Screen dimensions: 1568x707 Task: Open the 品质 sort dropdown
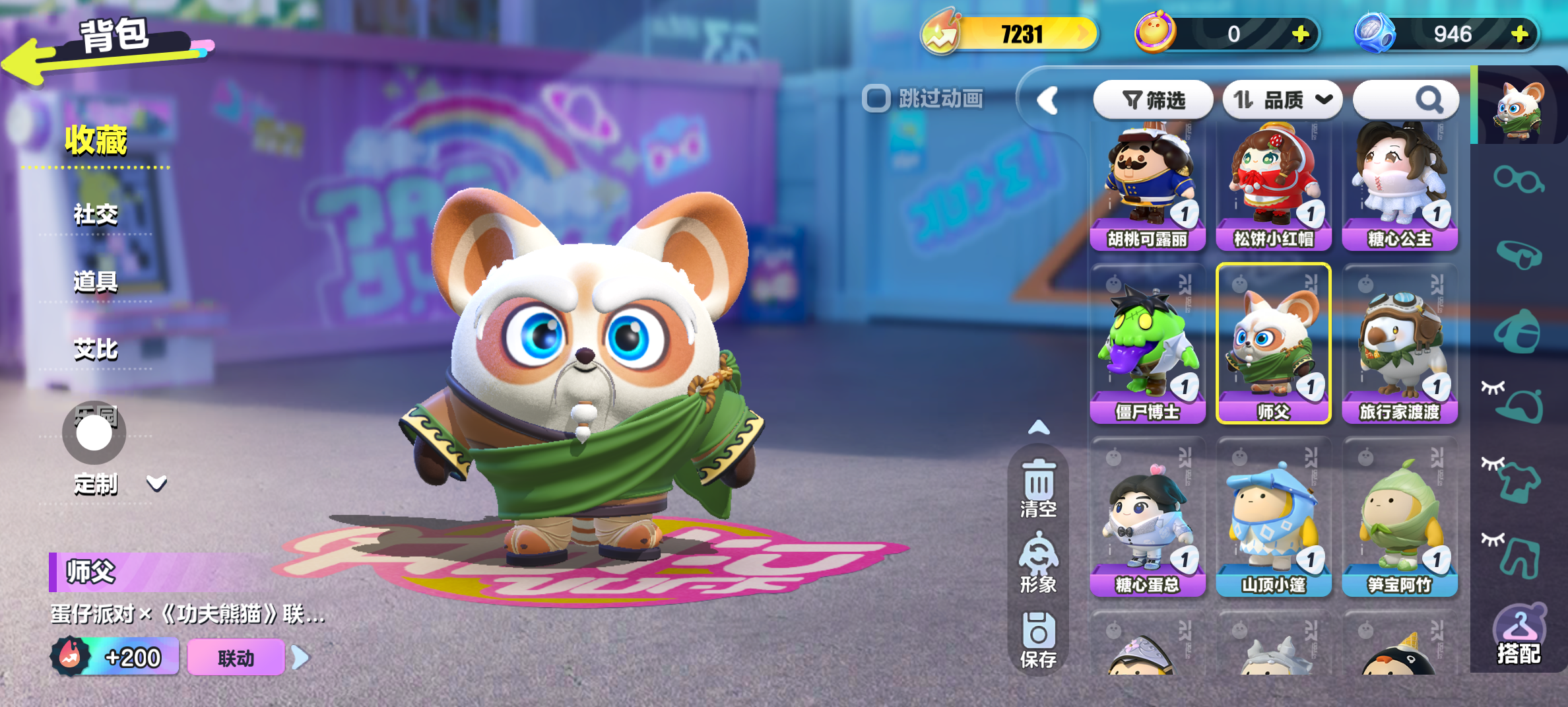click(x=1282, y=100)
